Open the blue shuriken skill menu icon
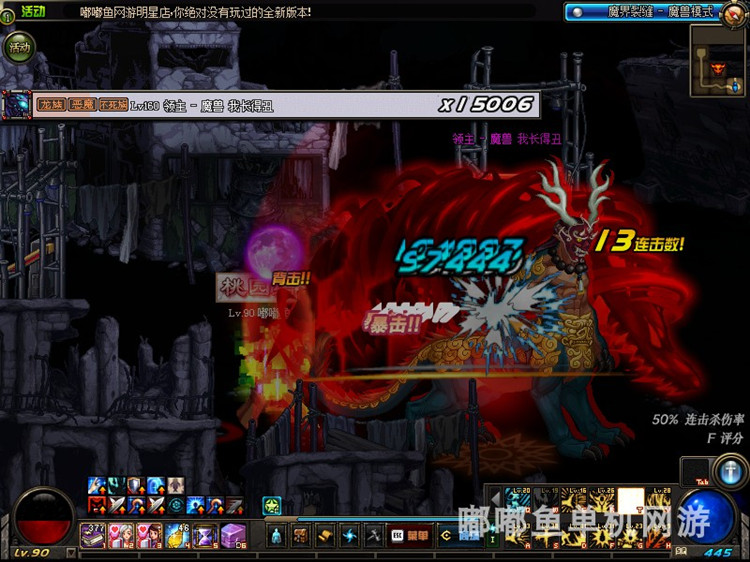The width and height of the screenshot is (750, 562). coord(348,536)
